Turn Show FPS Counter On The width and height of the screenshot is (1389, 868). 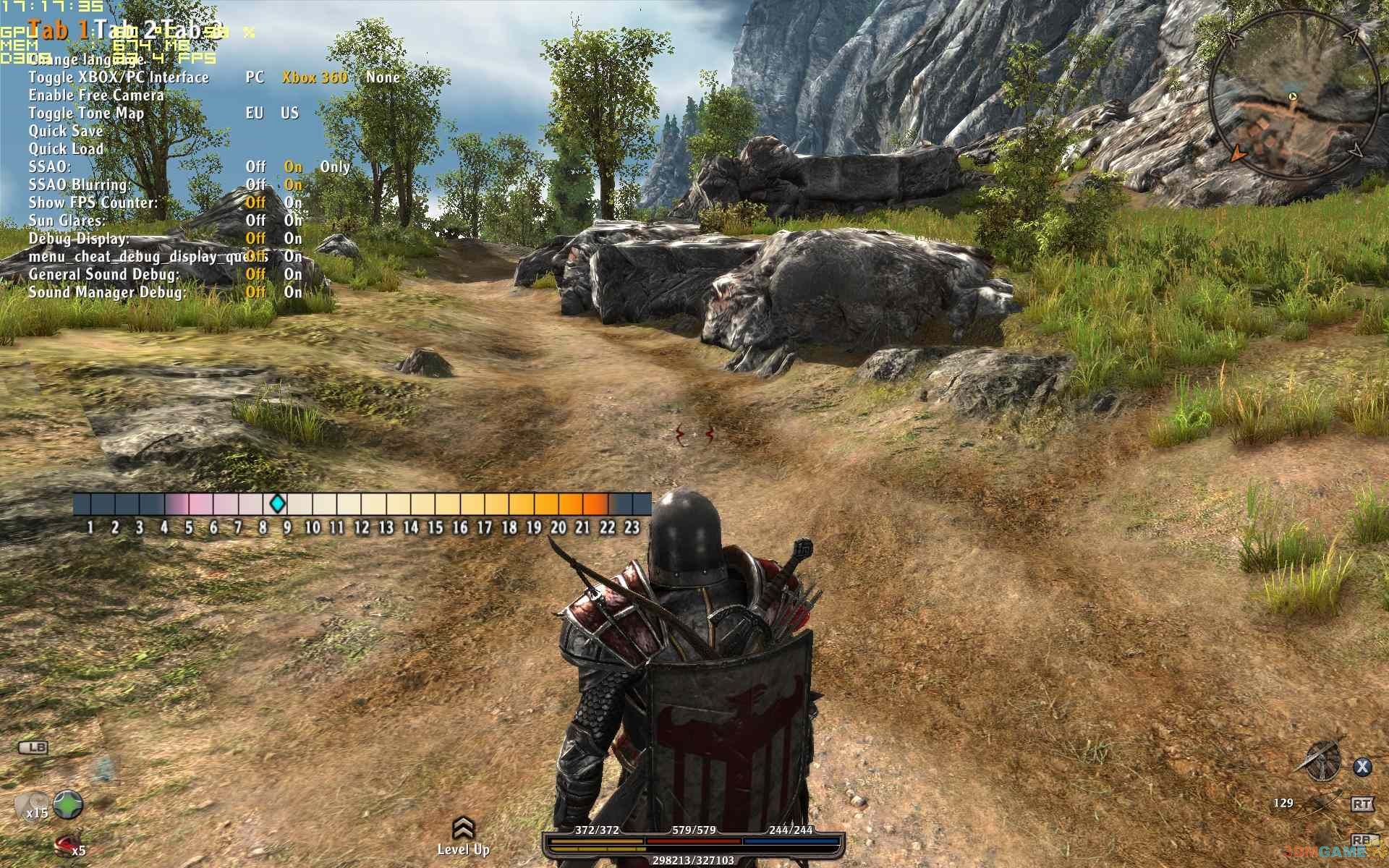(293, 203)
